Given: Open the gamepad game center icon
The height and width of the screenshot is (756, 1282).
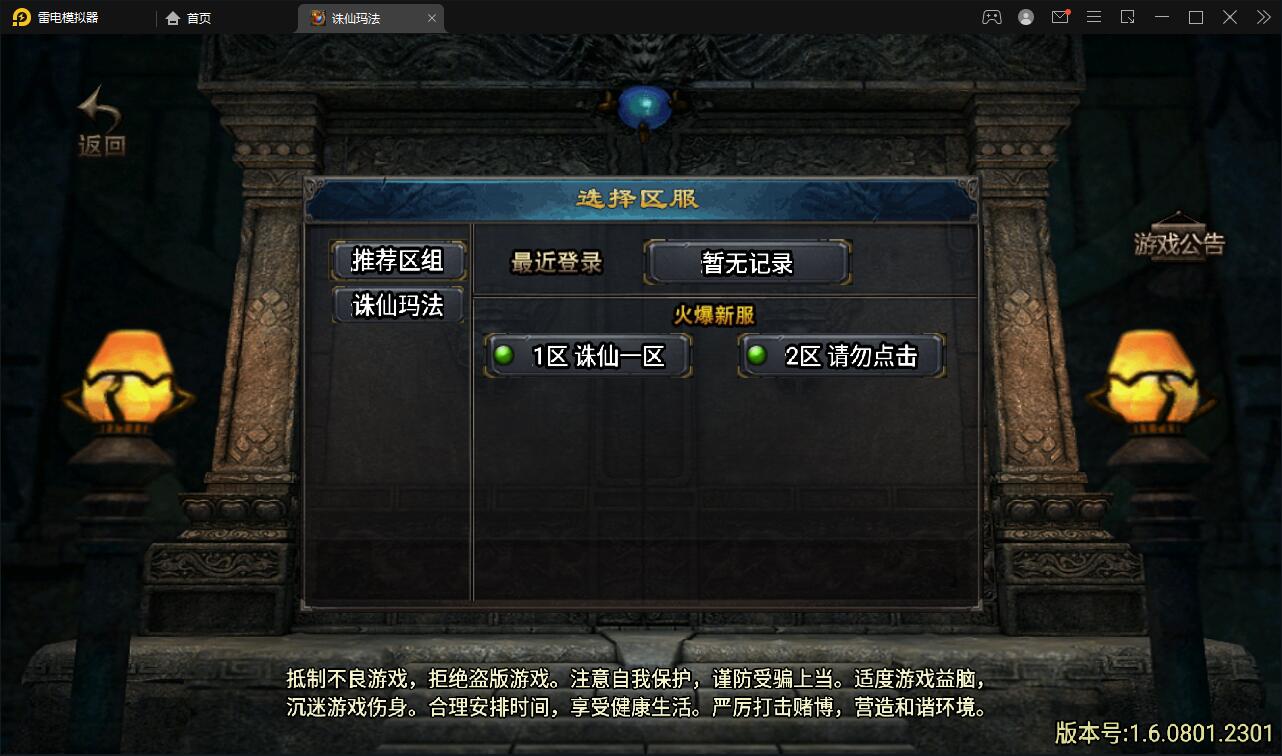Looking at the screenshot, I should (x=992, y=17).
